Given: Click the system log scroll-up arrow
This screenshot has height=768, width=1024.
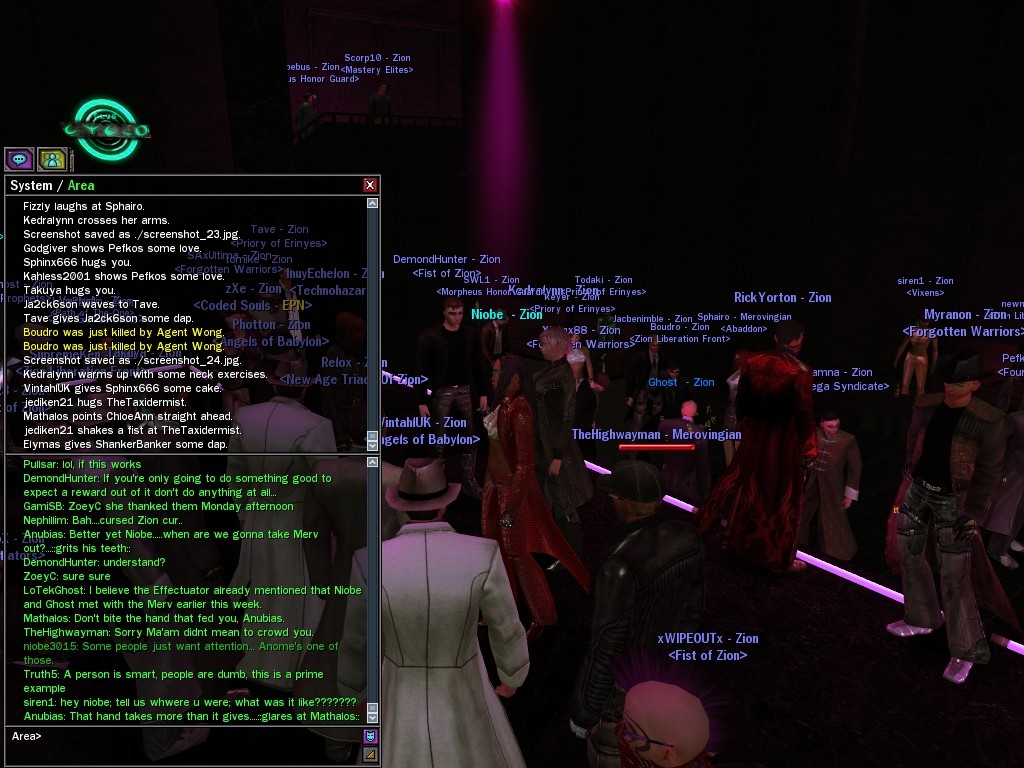Looking at the screenshot, I should 373,203.
